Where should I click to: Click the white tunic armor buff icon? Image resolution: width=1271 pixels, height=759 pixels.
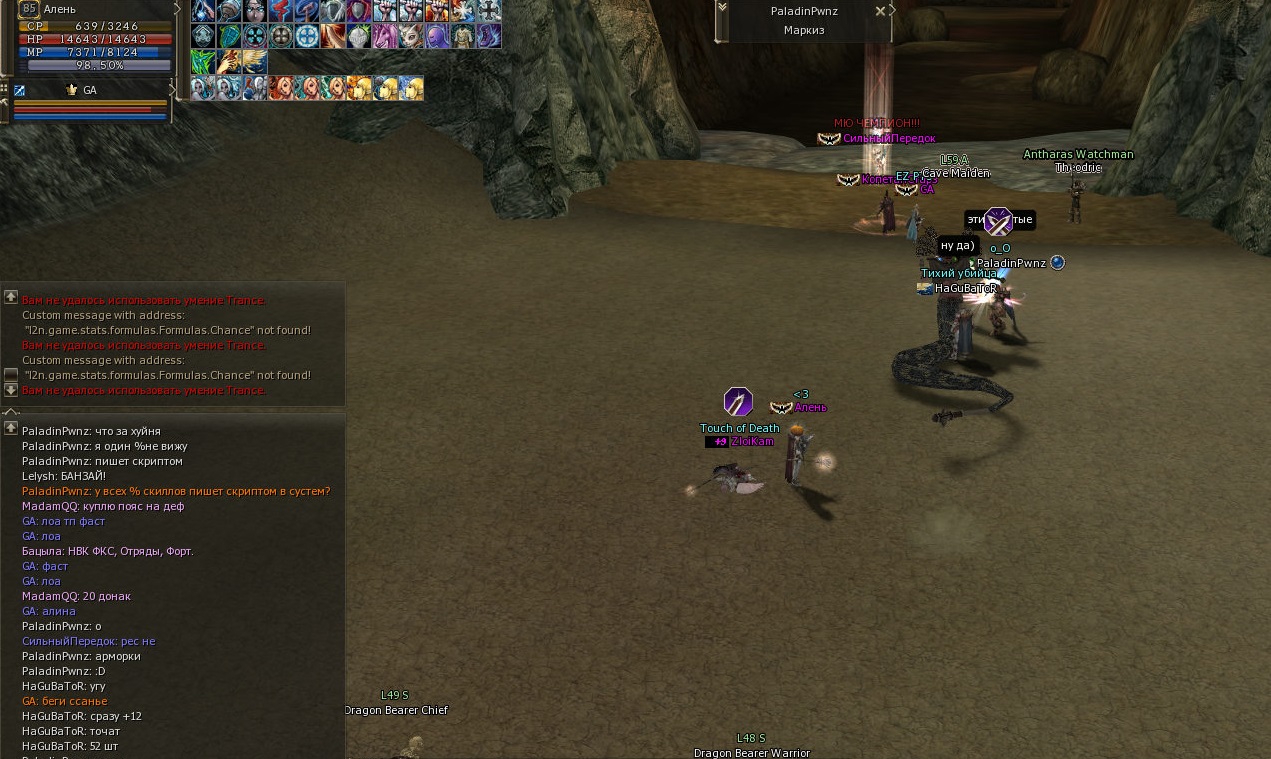point(463,36)
